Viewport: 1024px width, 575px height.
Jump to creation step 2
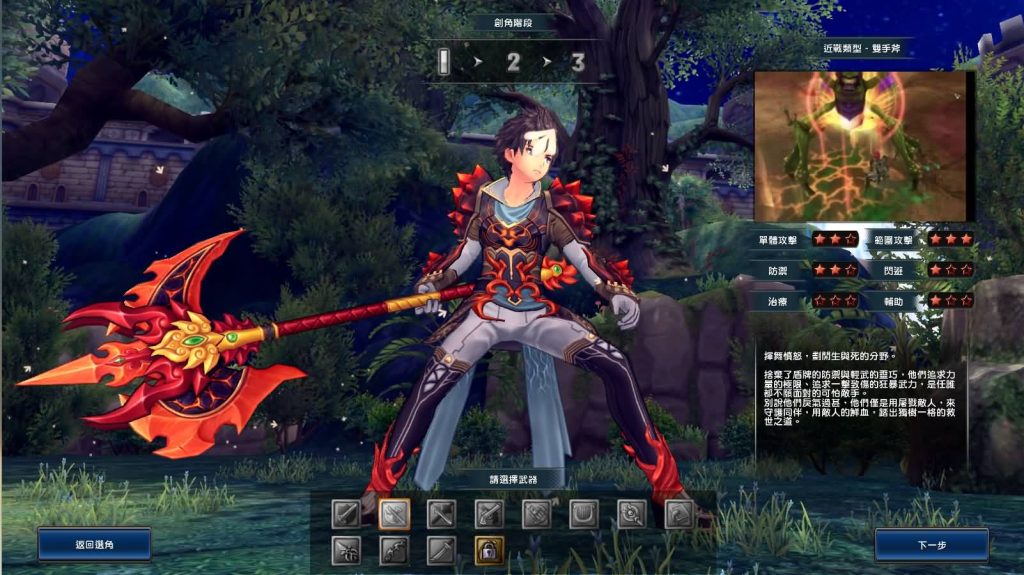coord(514,63)
